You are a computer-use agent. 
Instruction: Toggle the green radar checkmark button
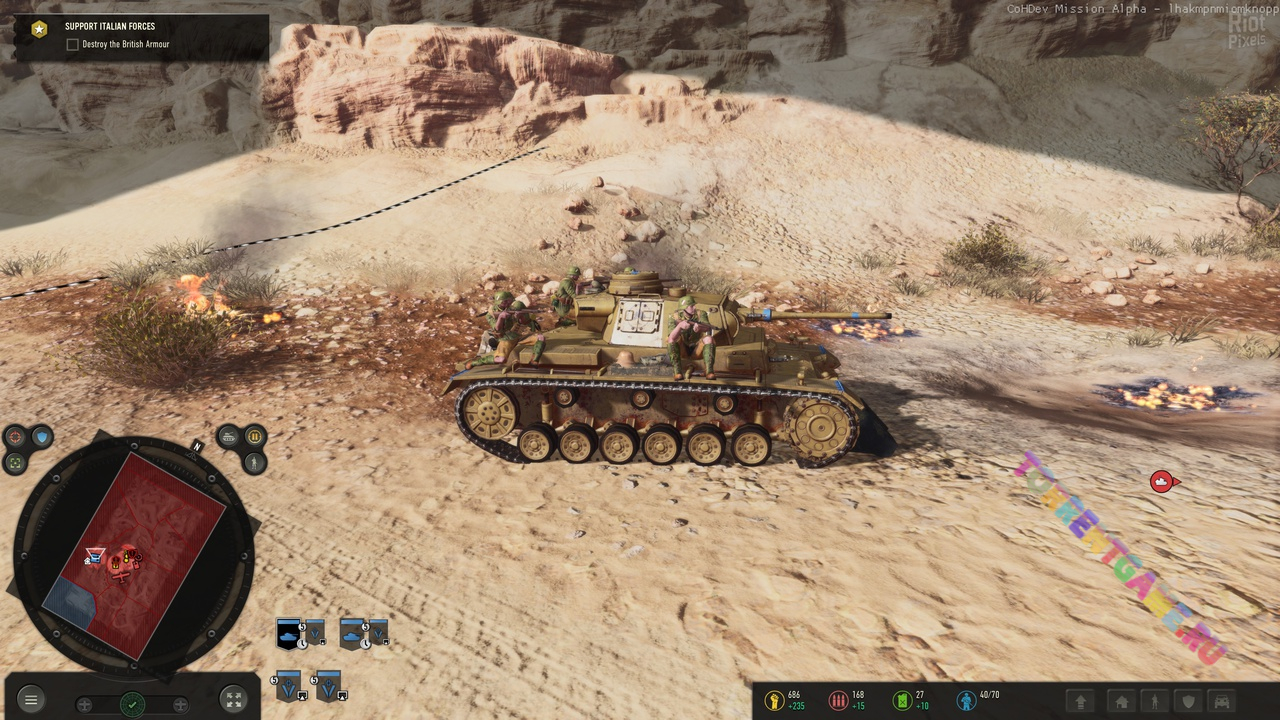pos(132,704)
